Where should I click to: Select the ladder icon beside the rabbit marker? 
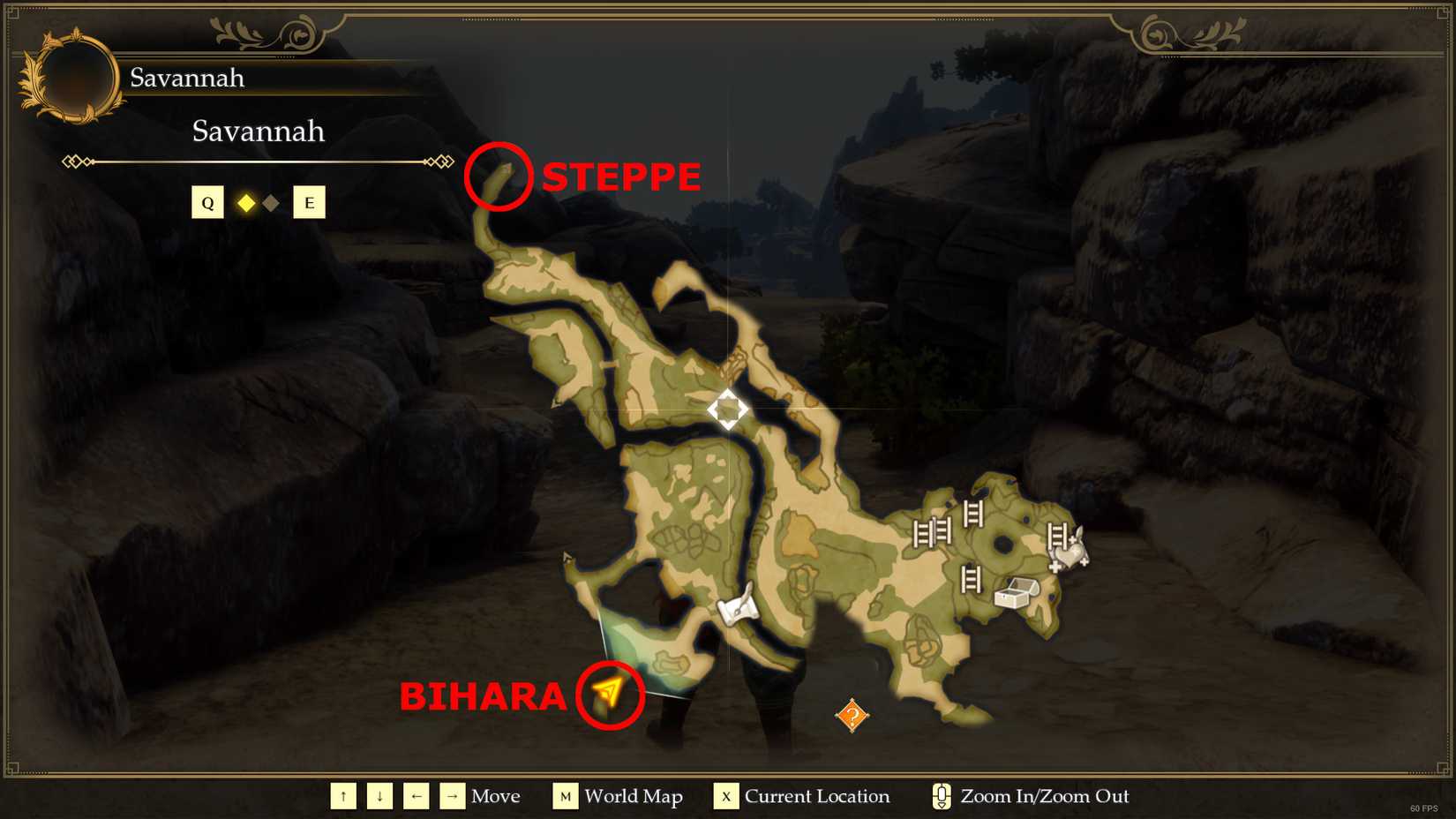click(x=1056, y=537)
